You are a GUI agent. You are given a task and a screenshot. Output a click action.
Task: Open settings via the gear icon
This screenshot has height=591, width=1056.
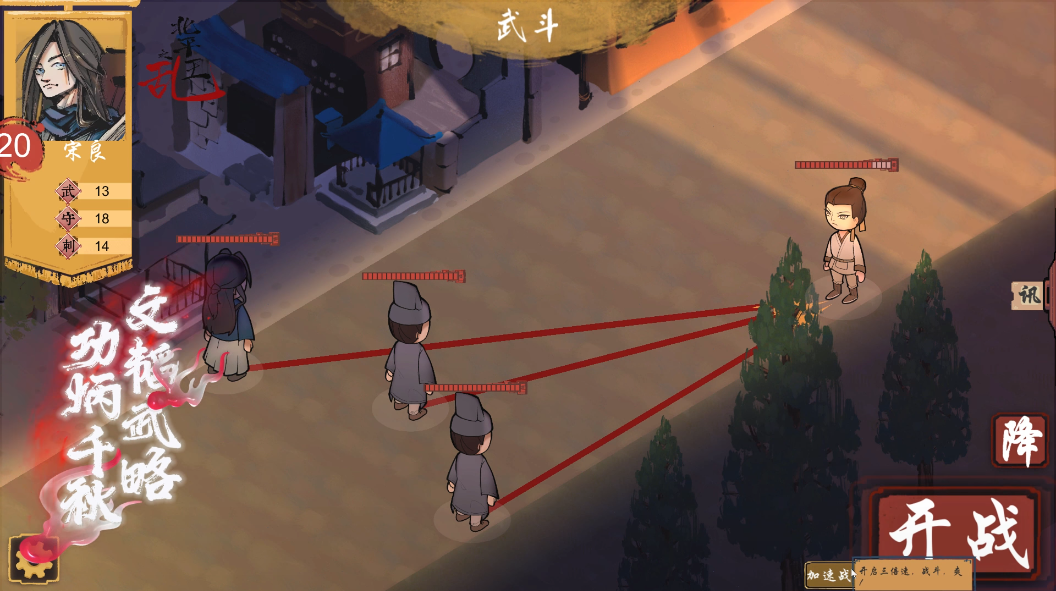33,559
